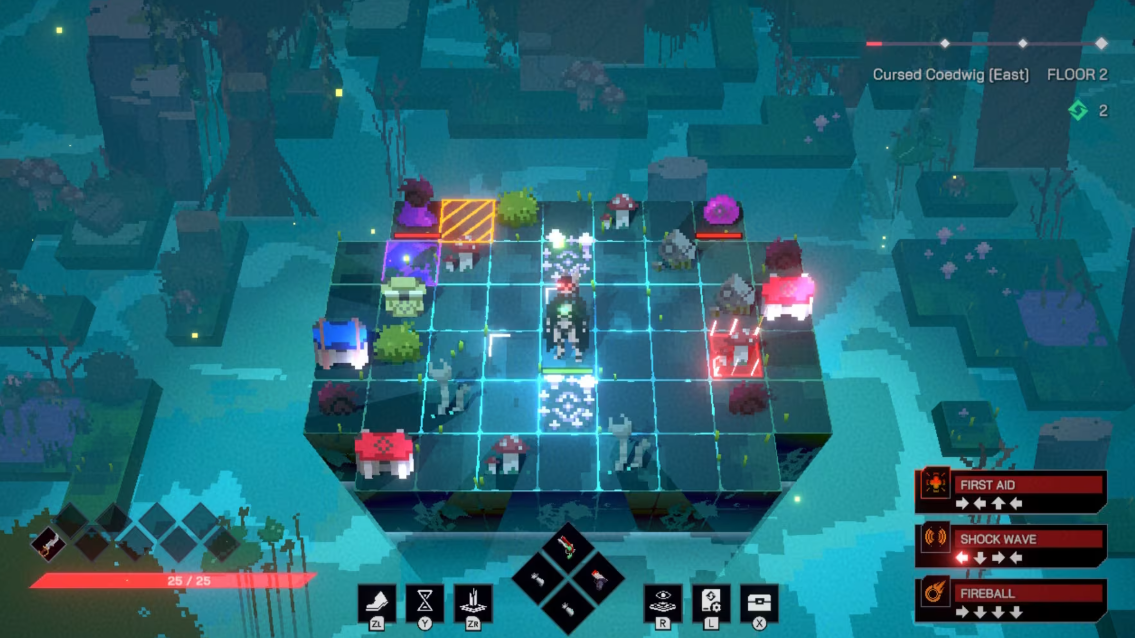
Task: Use the hourglass wait-turn icon
Action: pyautogui.click(x=425, y=602)
